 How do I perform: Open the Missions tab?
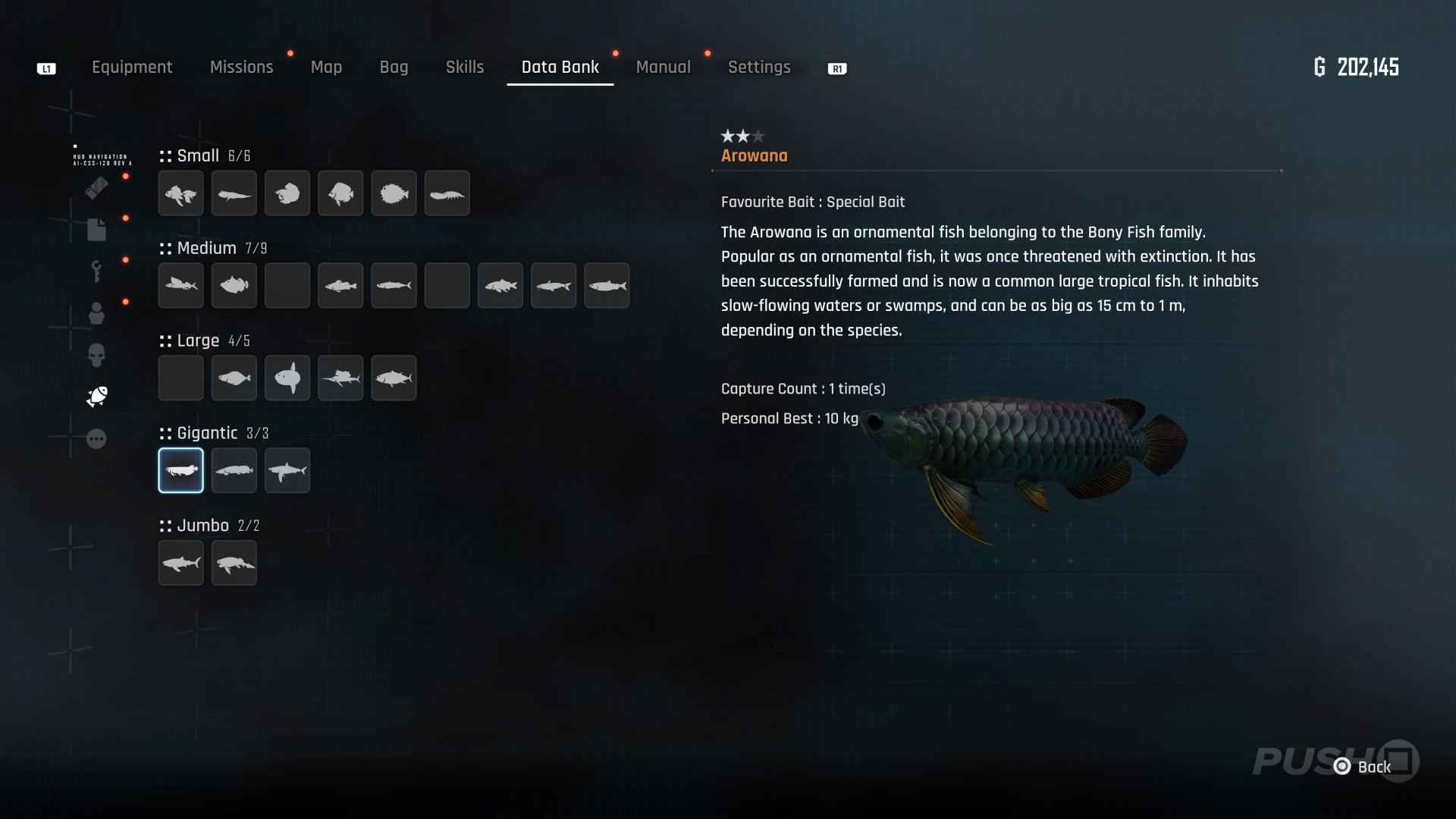point(241,67)
